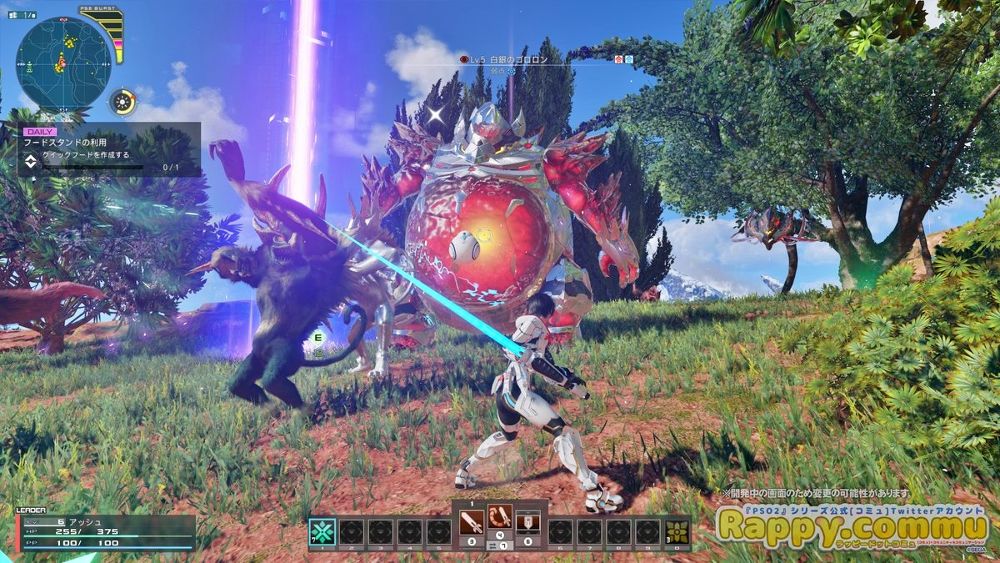
Task: Activate the teal snowflake skill slot
Action: (322, 531)
